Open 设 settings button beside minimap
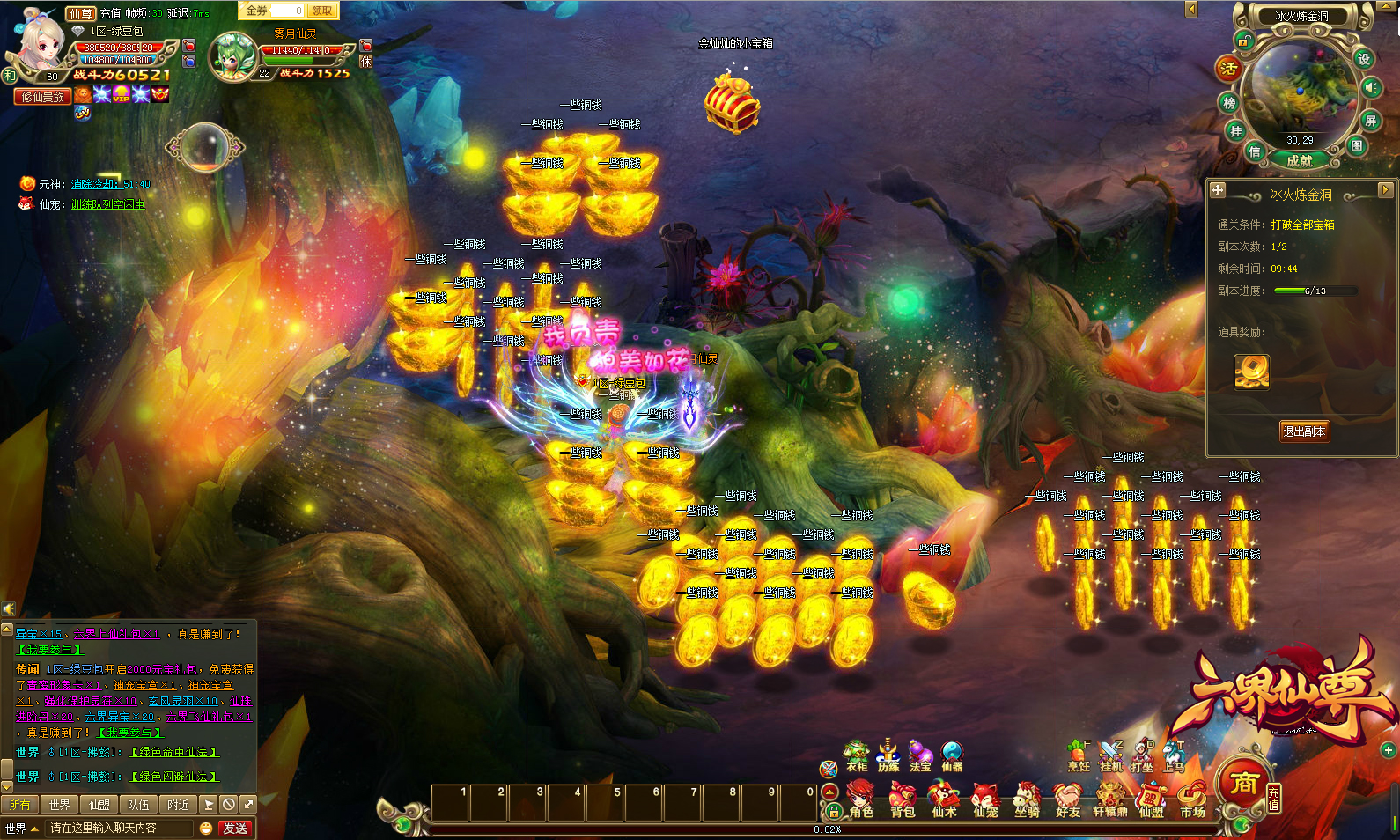The height and width of the screenshot is (840, 1400). tap(1364, 59)
